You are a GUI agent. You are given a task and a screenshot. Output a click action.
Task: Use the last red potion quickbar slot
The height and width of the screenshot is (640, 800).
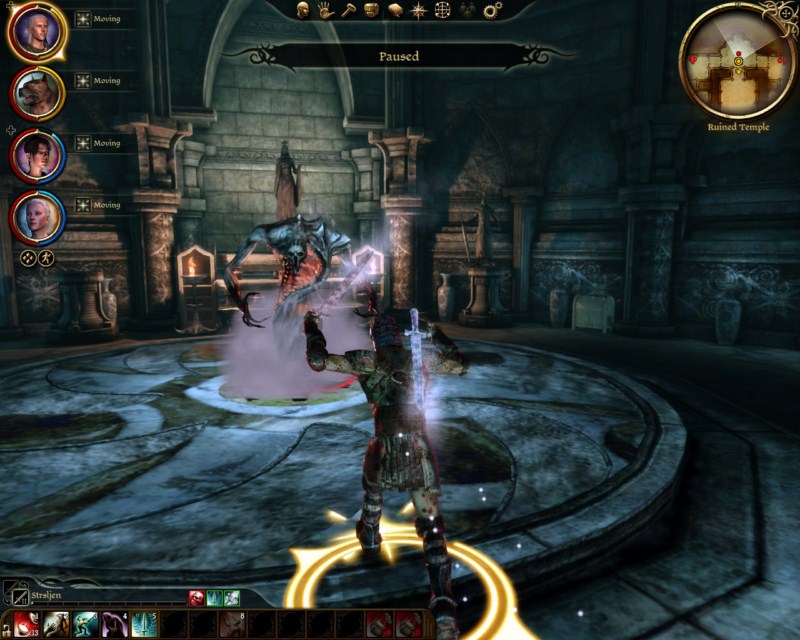pyautogui.click(x=407, y=625)
